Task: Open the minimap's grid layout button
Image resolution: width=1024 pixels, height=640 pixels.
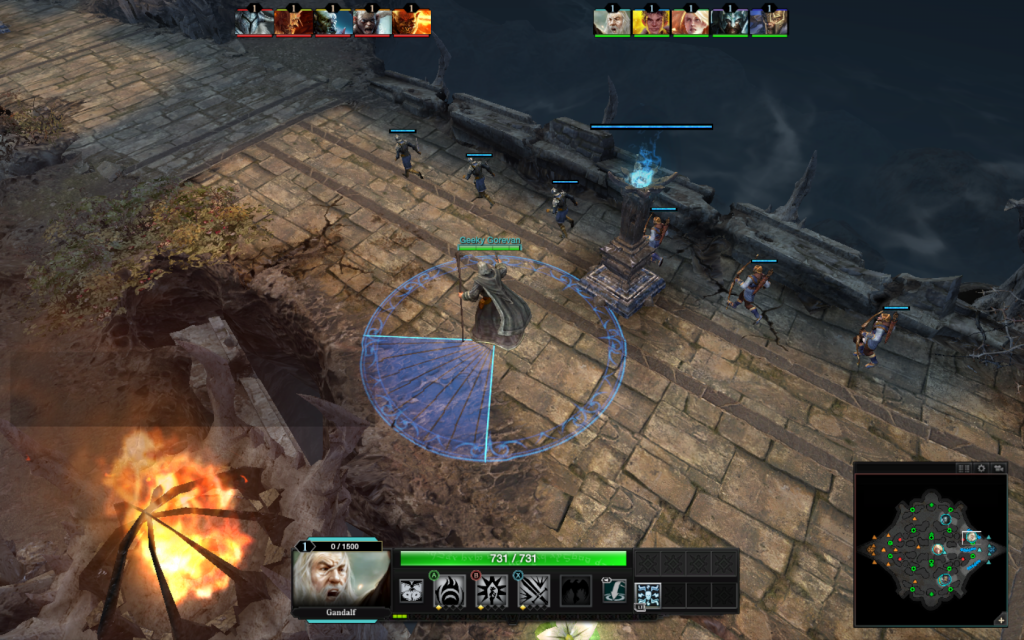Action: (x=964, y=467)
